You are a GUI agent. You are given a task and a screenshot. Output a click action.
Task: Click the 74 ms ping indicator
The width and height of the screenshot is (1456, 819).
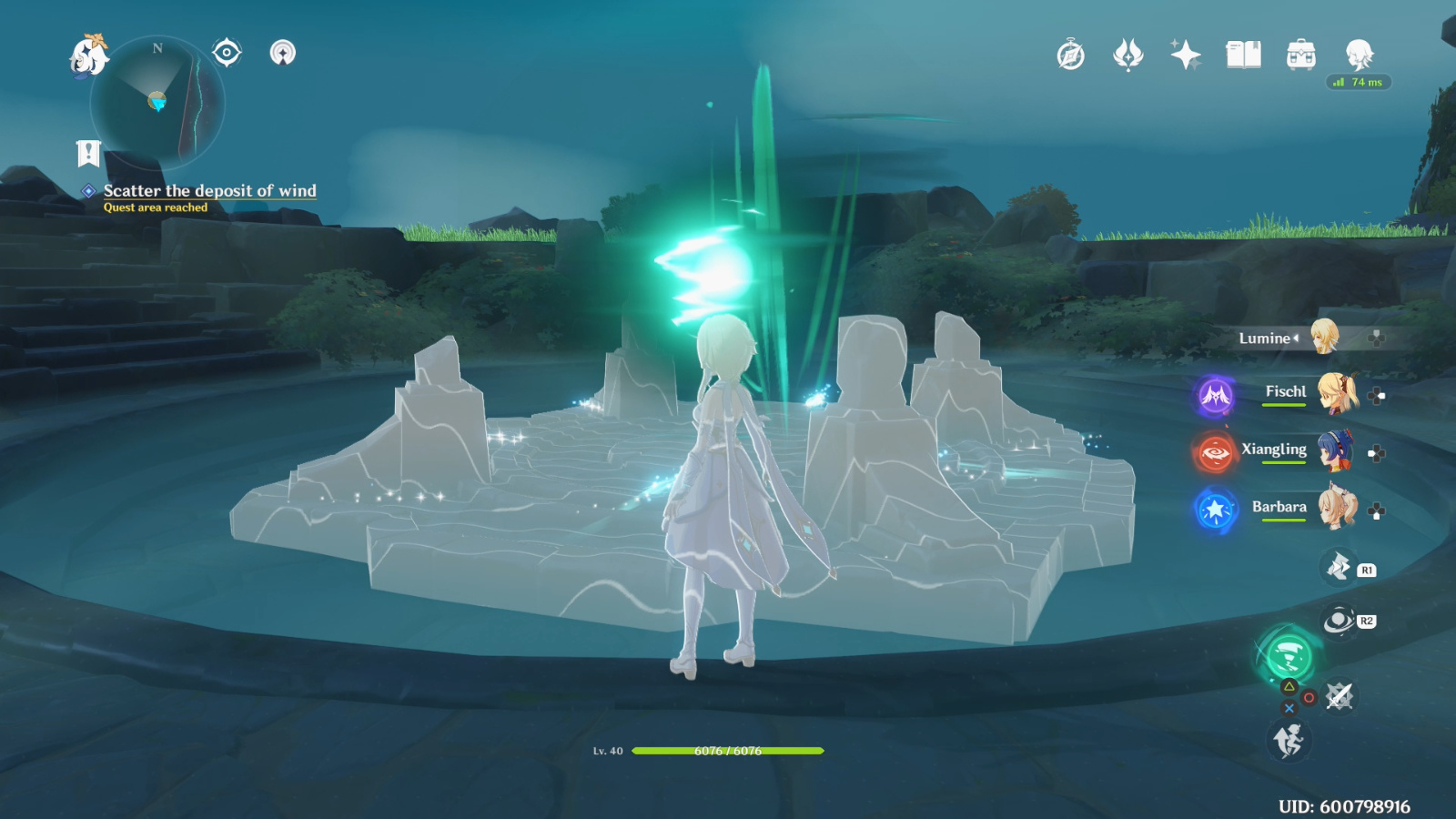[1360, 82]
